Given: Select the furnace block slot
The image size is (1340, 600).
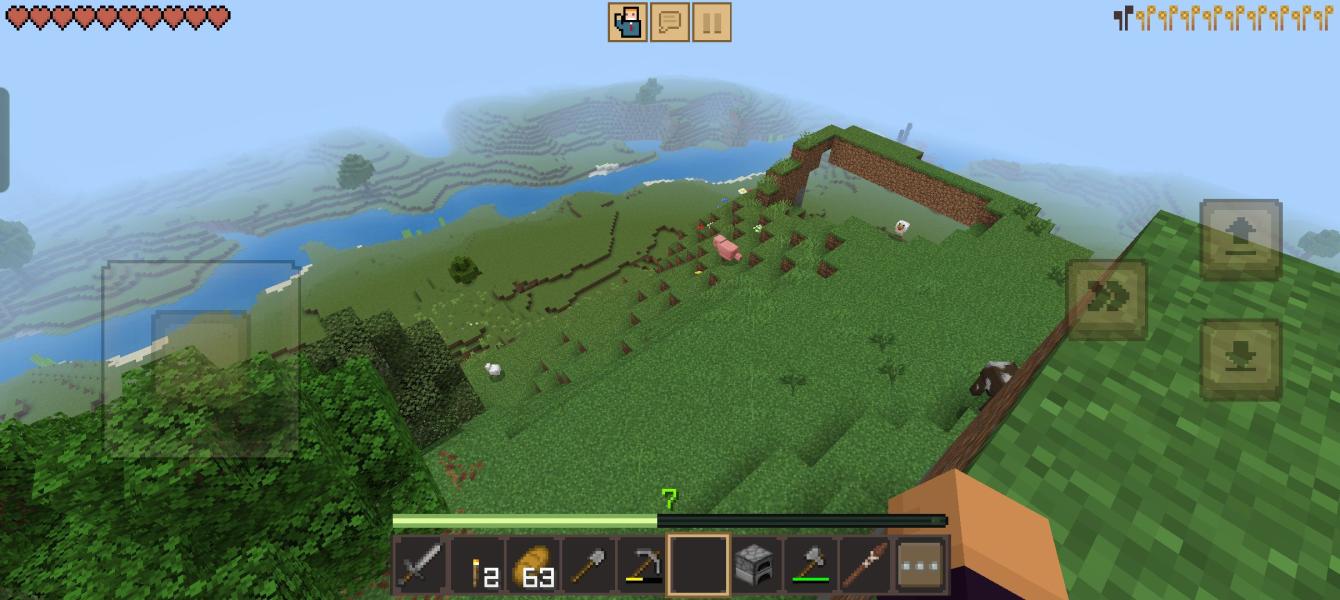Looking at the screenshot, I should (x=754, y=565).
